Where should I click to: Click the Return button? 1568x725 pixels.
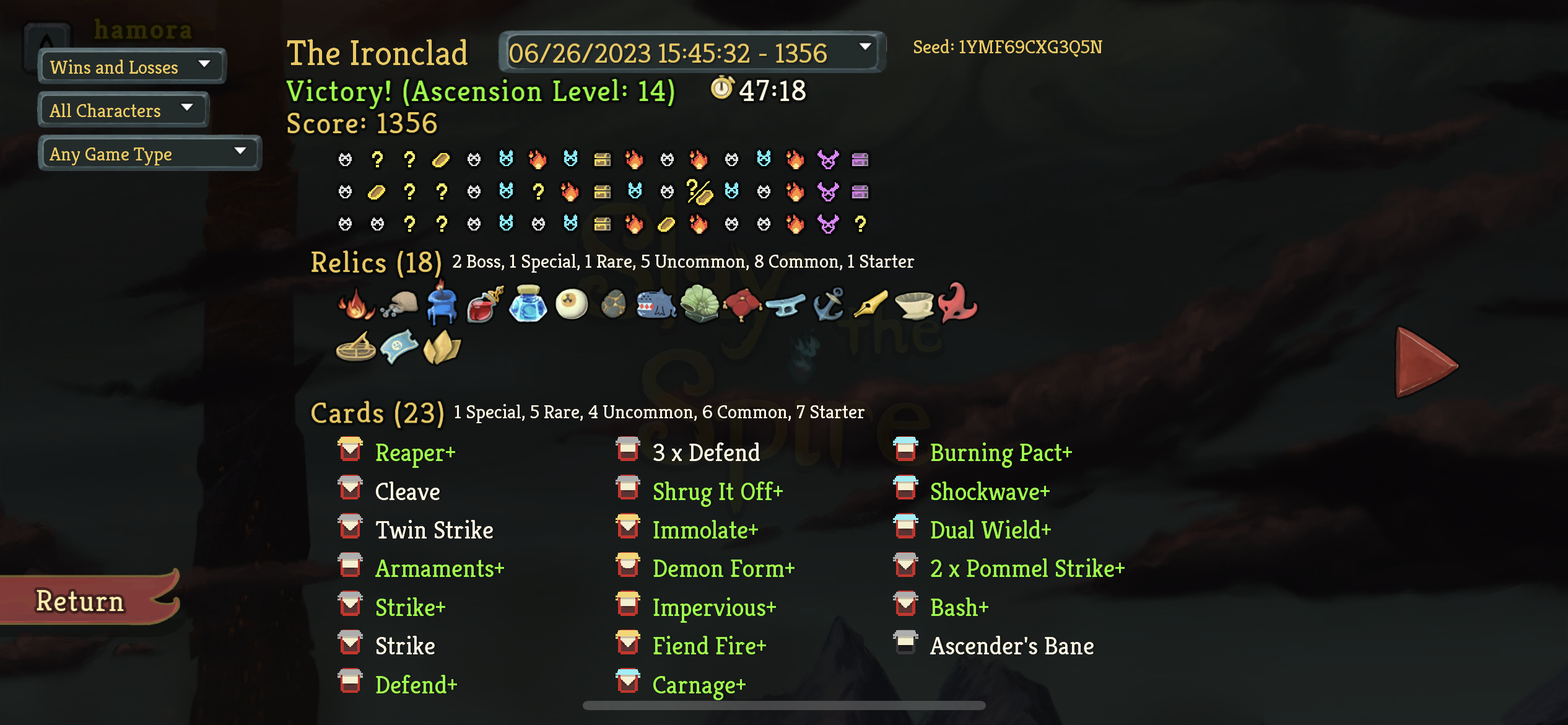click(80, 599)
